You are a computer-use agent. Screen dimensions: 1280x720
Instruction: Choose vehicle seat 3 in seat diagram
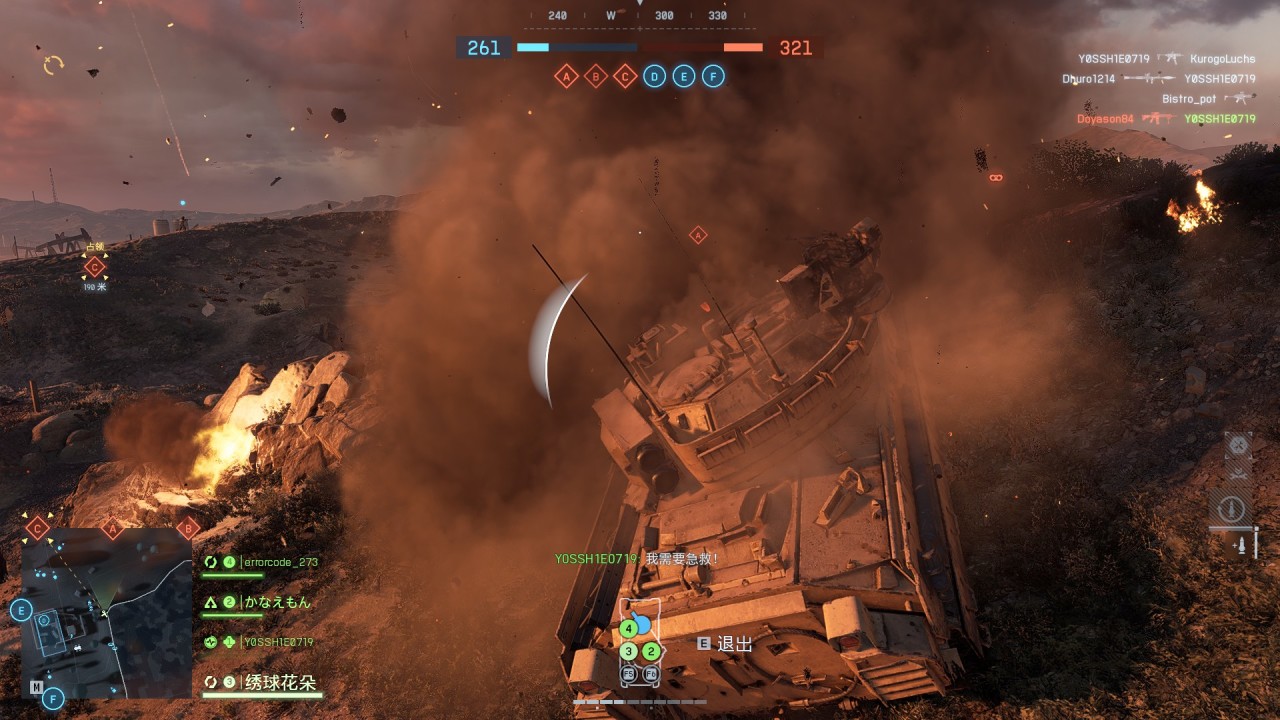[x=628, y=651]
